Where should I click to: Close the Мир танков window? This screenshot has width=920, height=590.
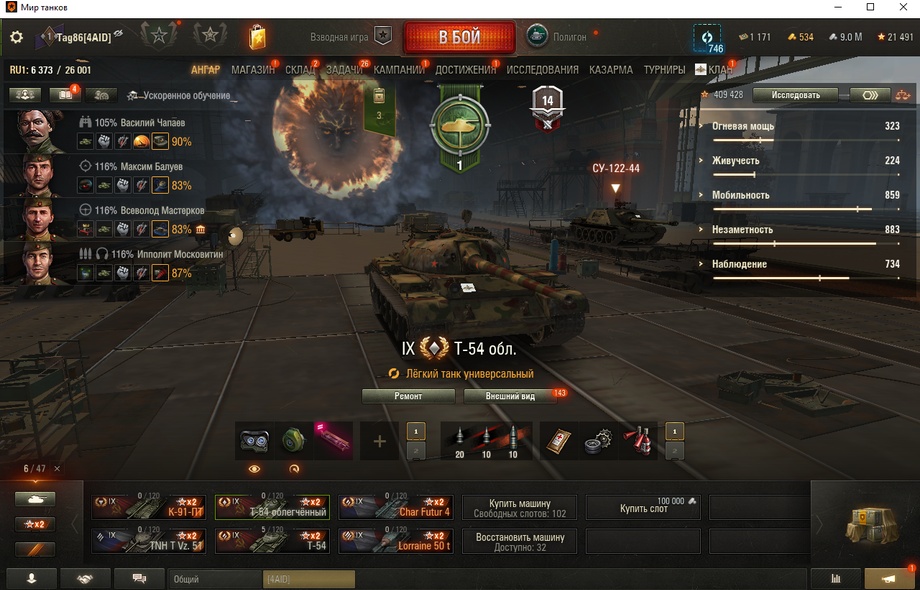click(x=898, y=8)
